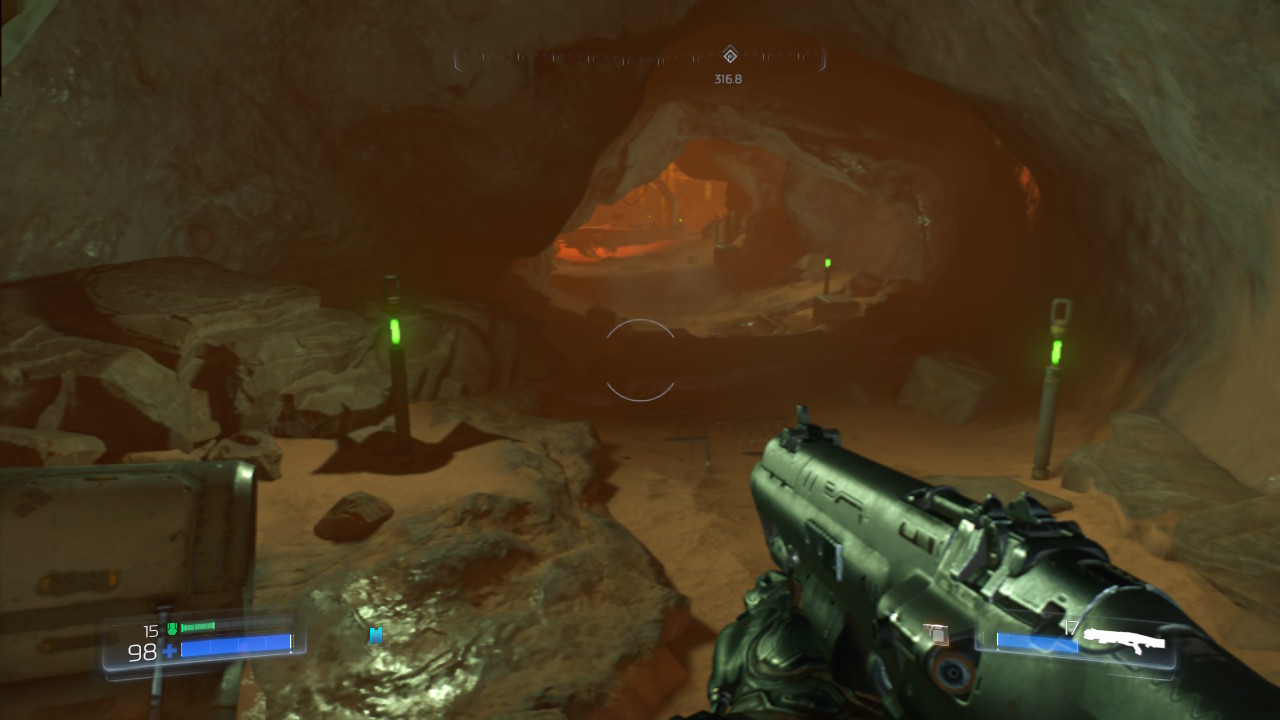
Task: Click the health number 98
Action: click(x=143, y=652)
